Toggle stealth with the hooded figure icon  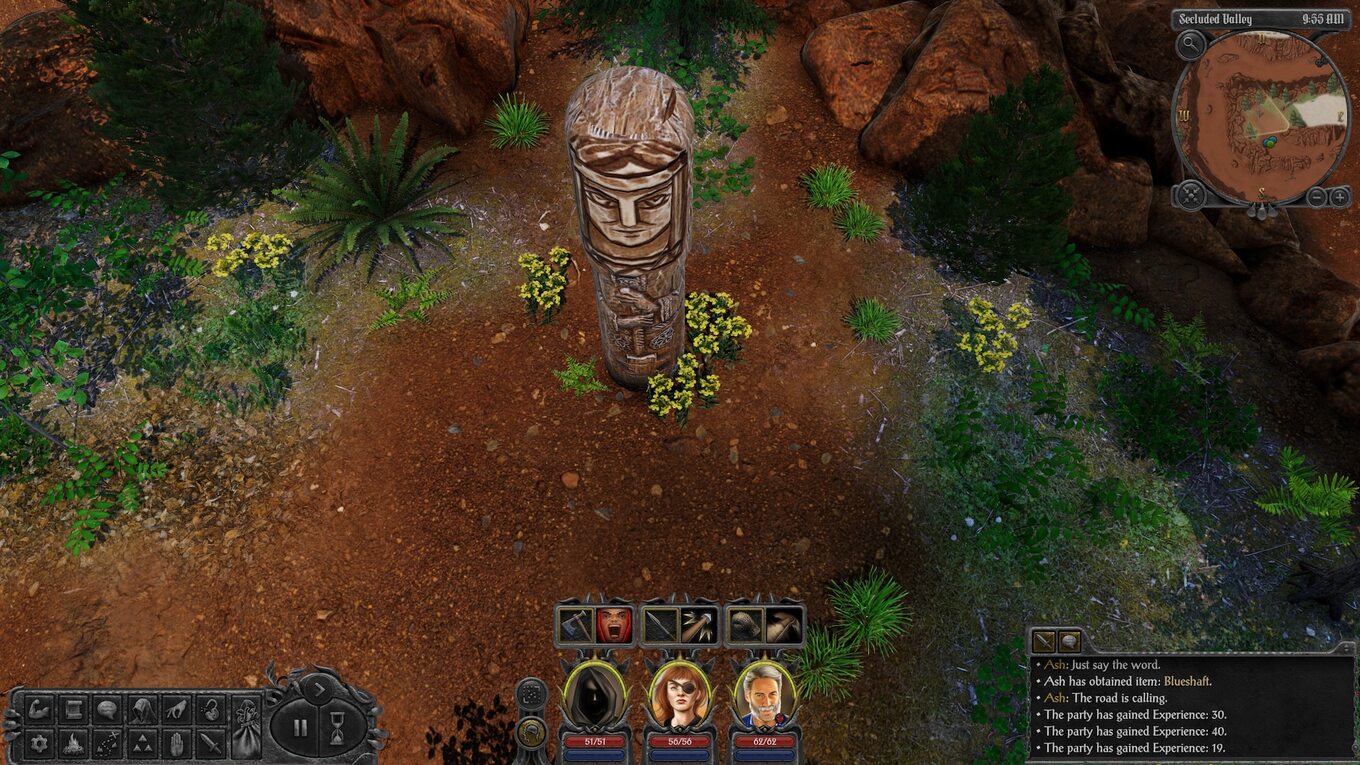[141, 709]
